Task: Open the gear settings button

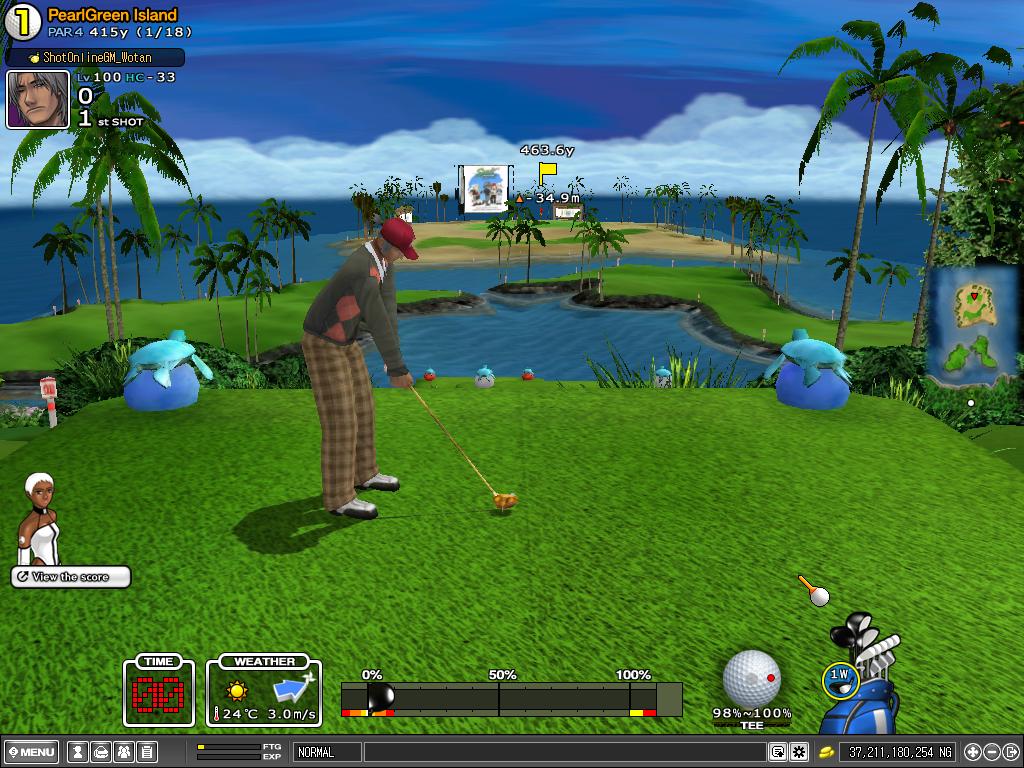Action: pos(798,752)
